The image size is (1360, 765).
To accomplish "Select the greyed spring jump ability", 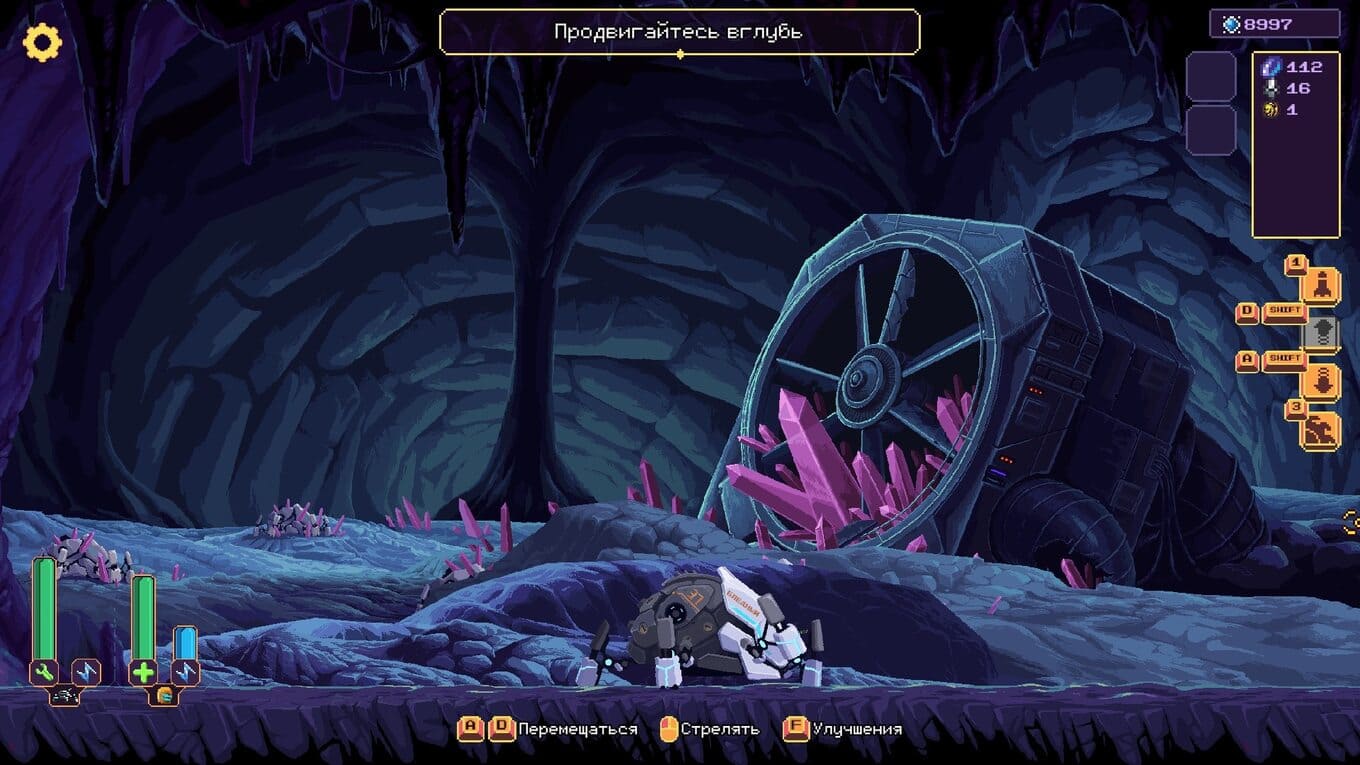I will [1322, 333].
